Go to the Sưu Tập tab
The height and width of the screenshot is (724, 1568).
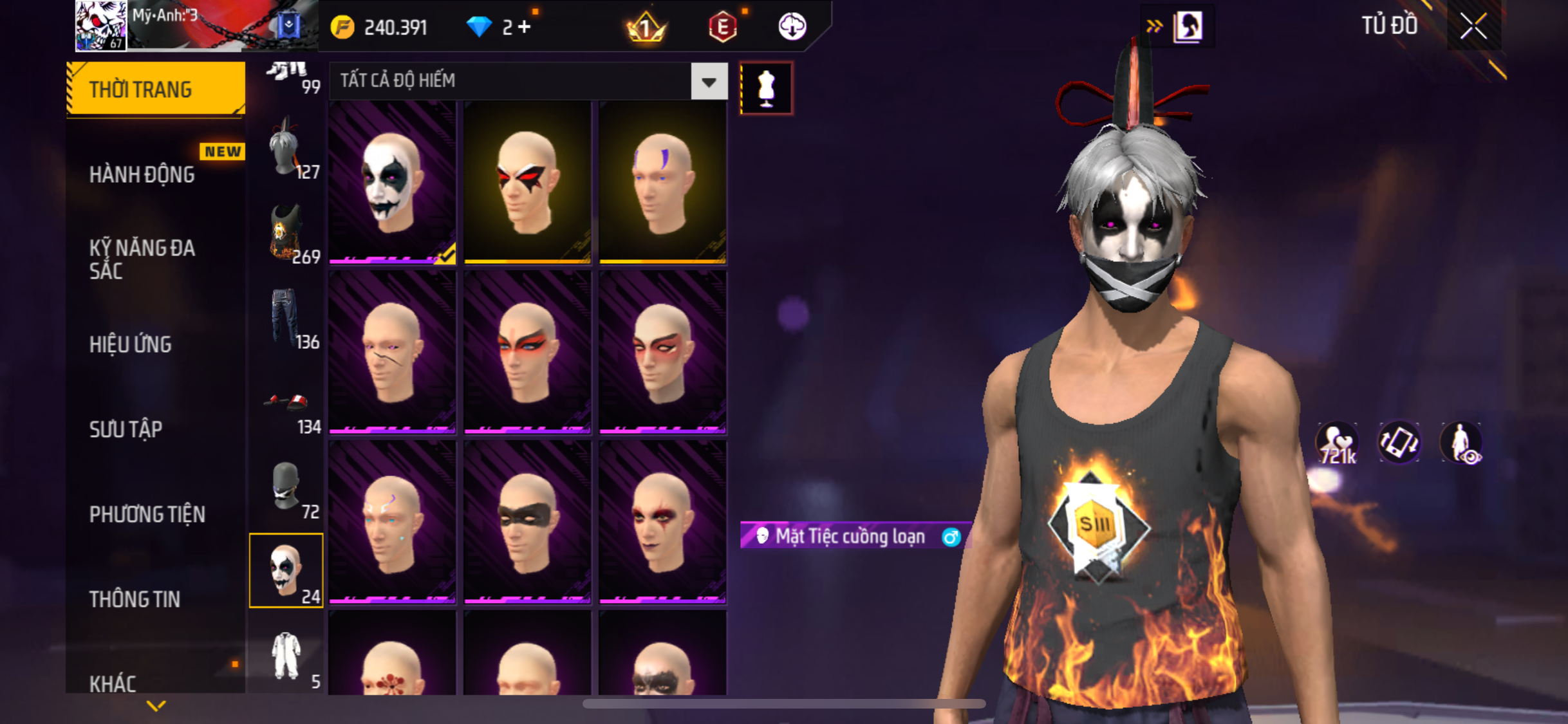click(x=126, y=429)
